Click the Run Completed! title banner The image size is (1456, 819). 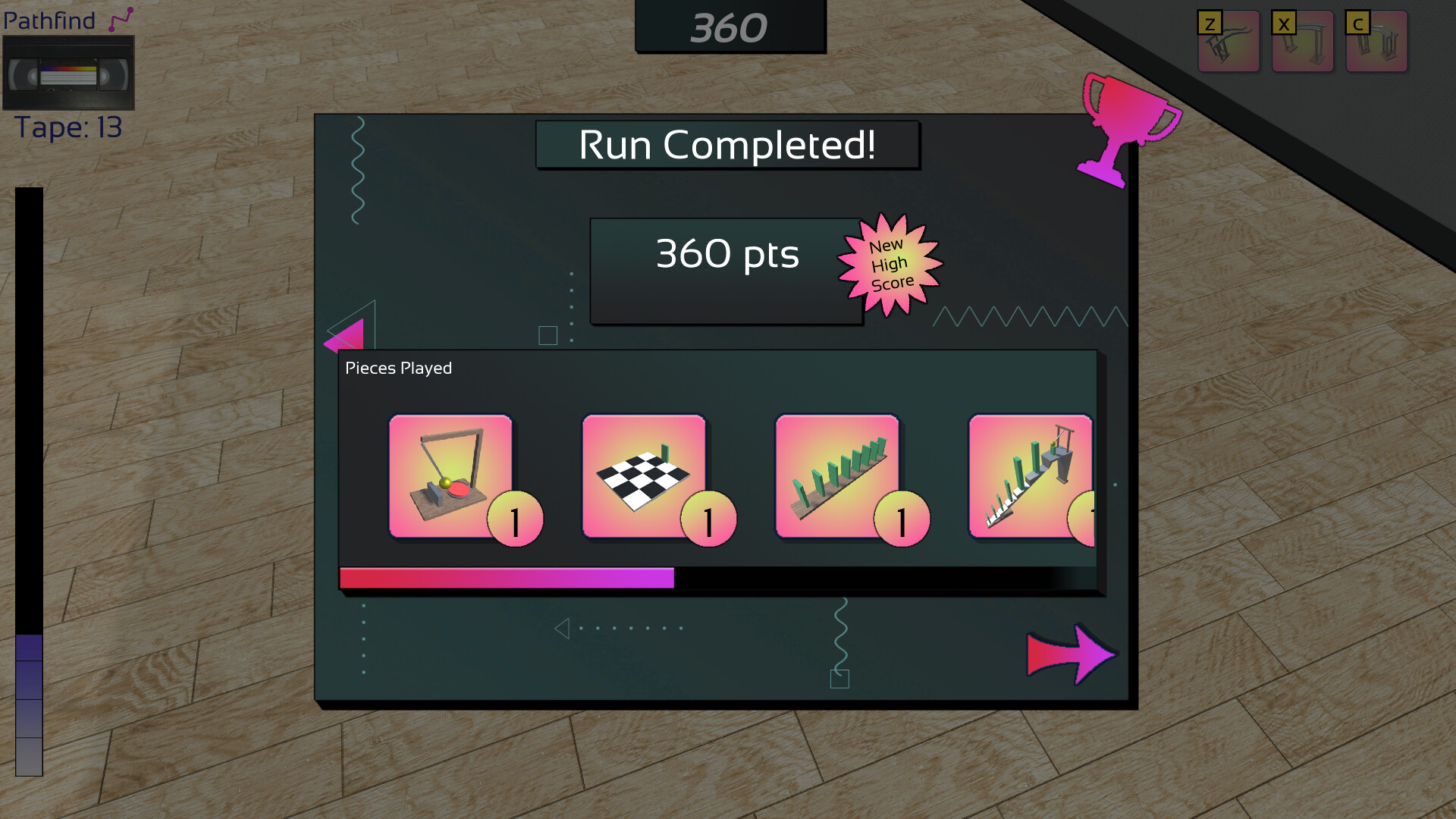coord(728,146)
